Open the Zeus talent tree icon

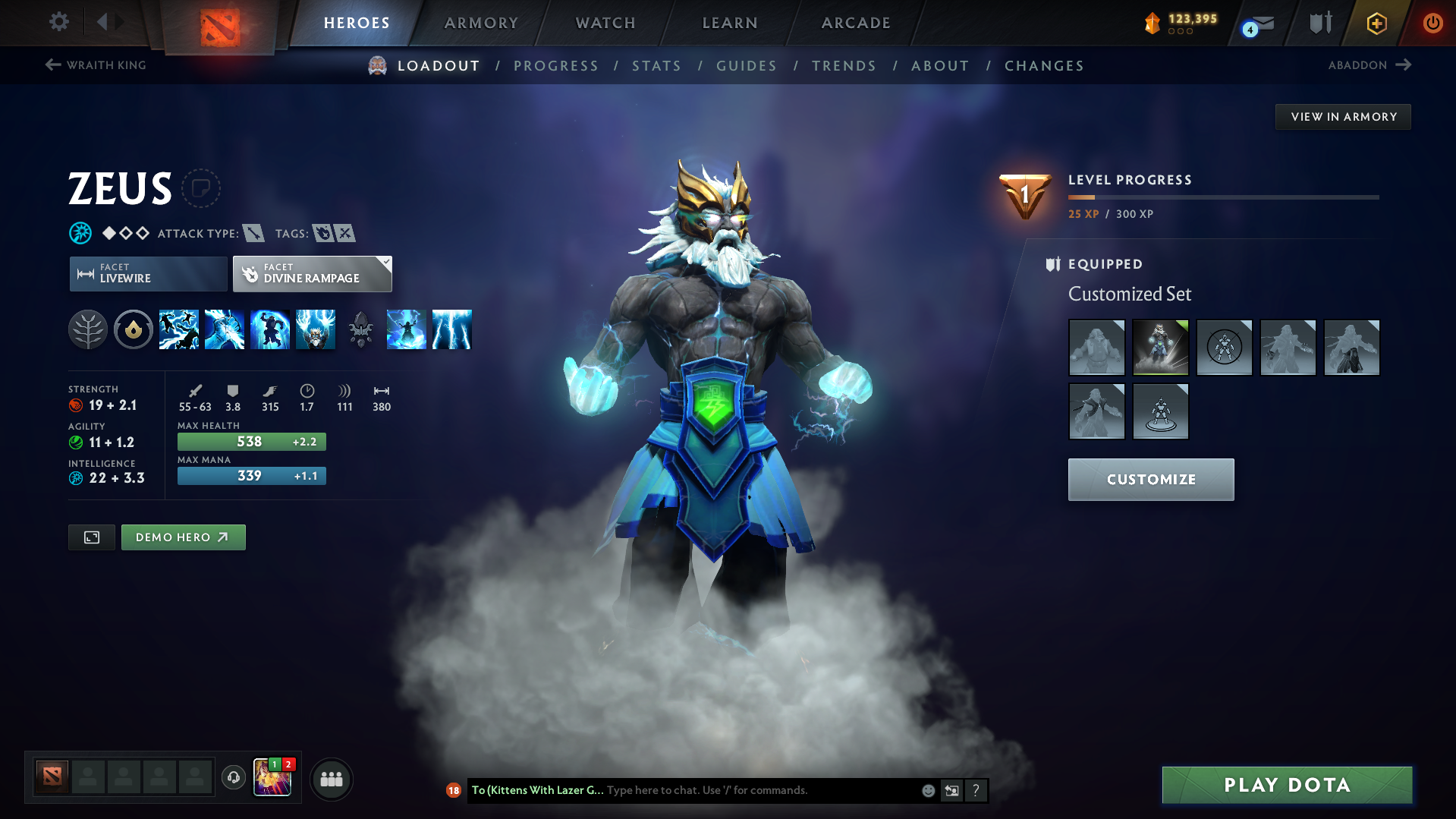click(x=88, y=329)
